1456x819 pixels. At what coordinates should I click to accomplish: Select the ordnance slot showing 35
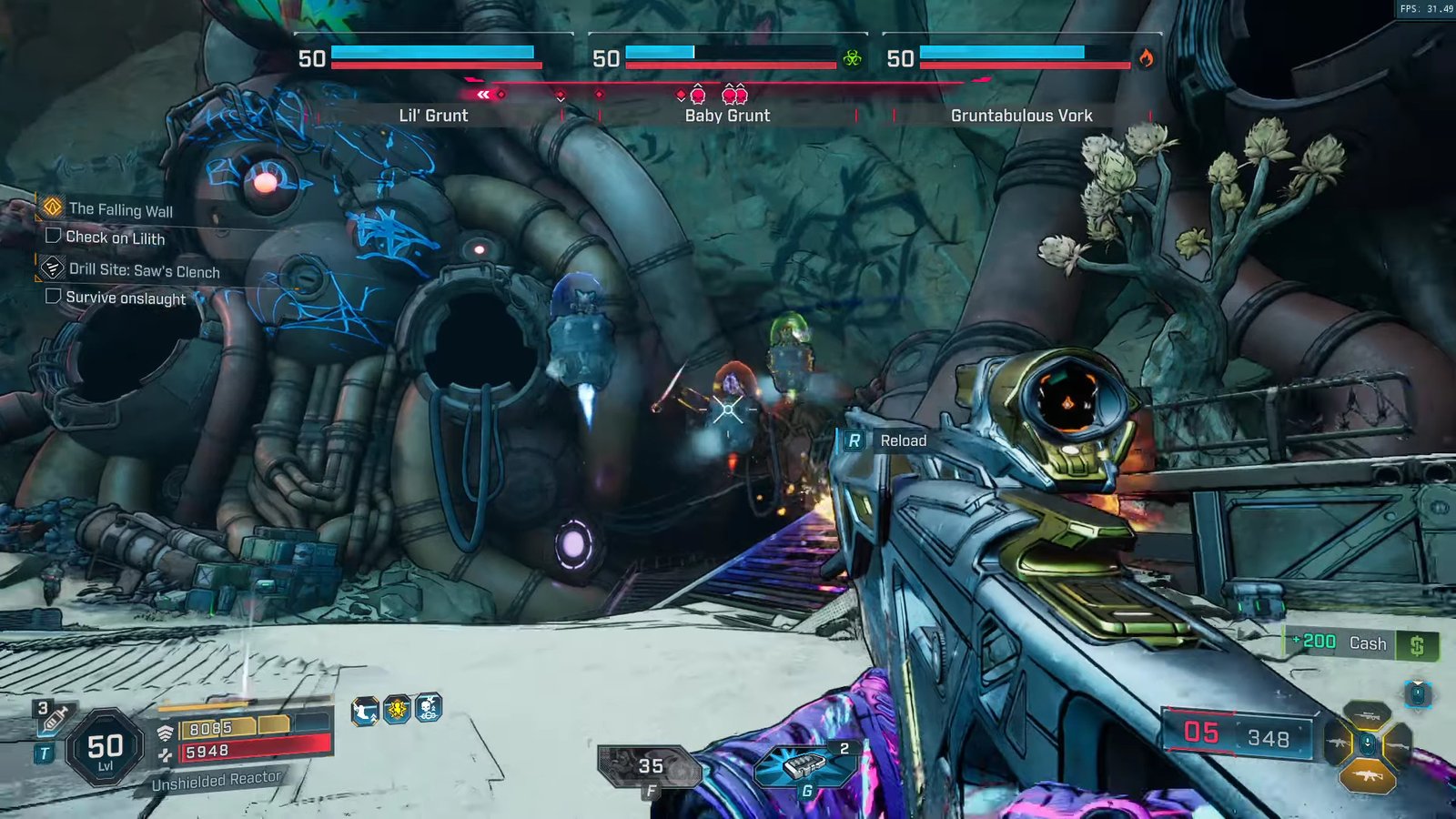click(650, 766)
